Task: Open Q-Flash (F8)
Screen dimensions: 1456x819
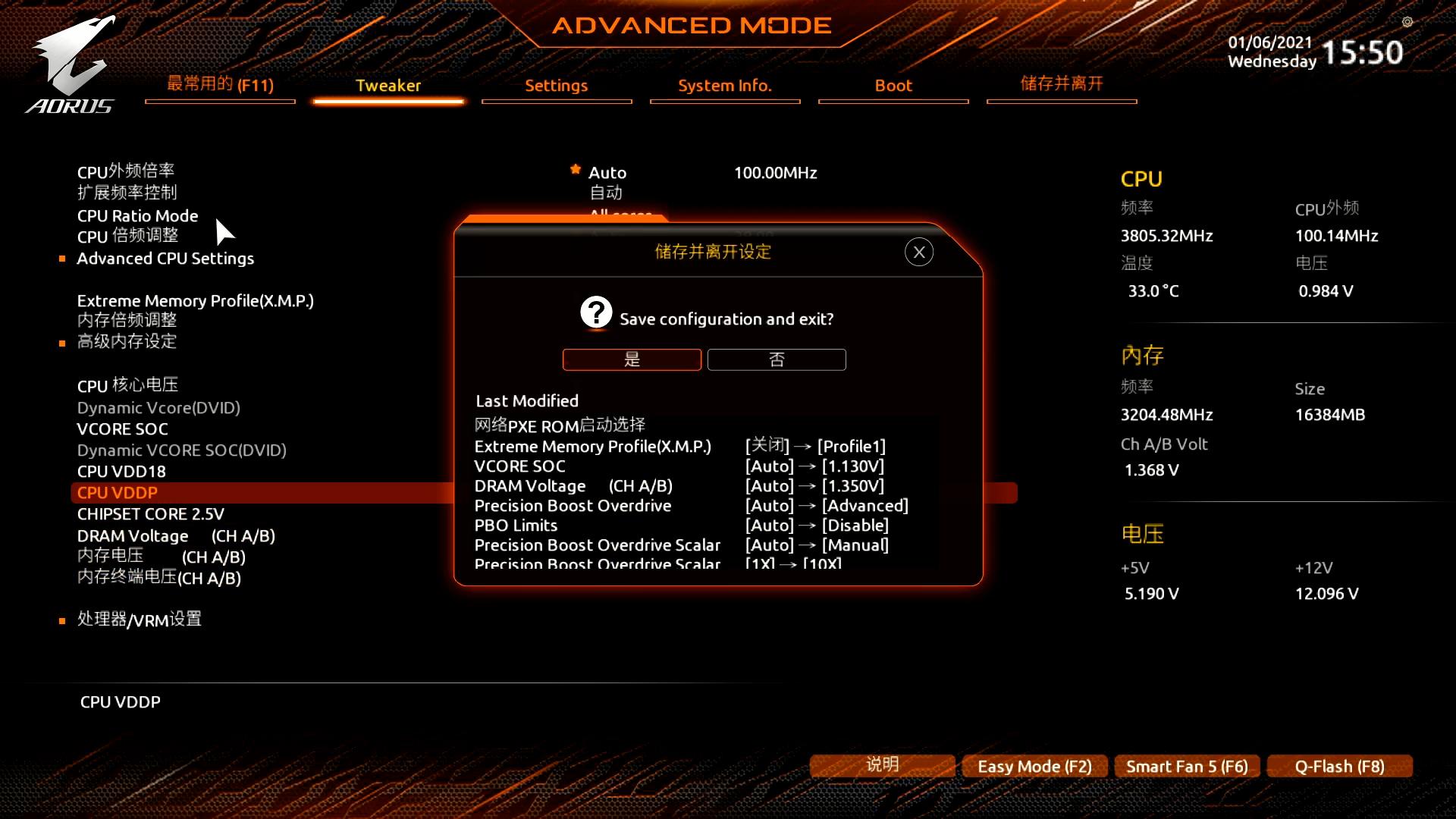Action: (x=1339, y=766)
